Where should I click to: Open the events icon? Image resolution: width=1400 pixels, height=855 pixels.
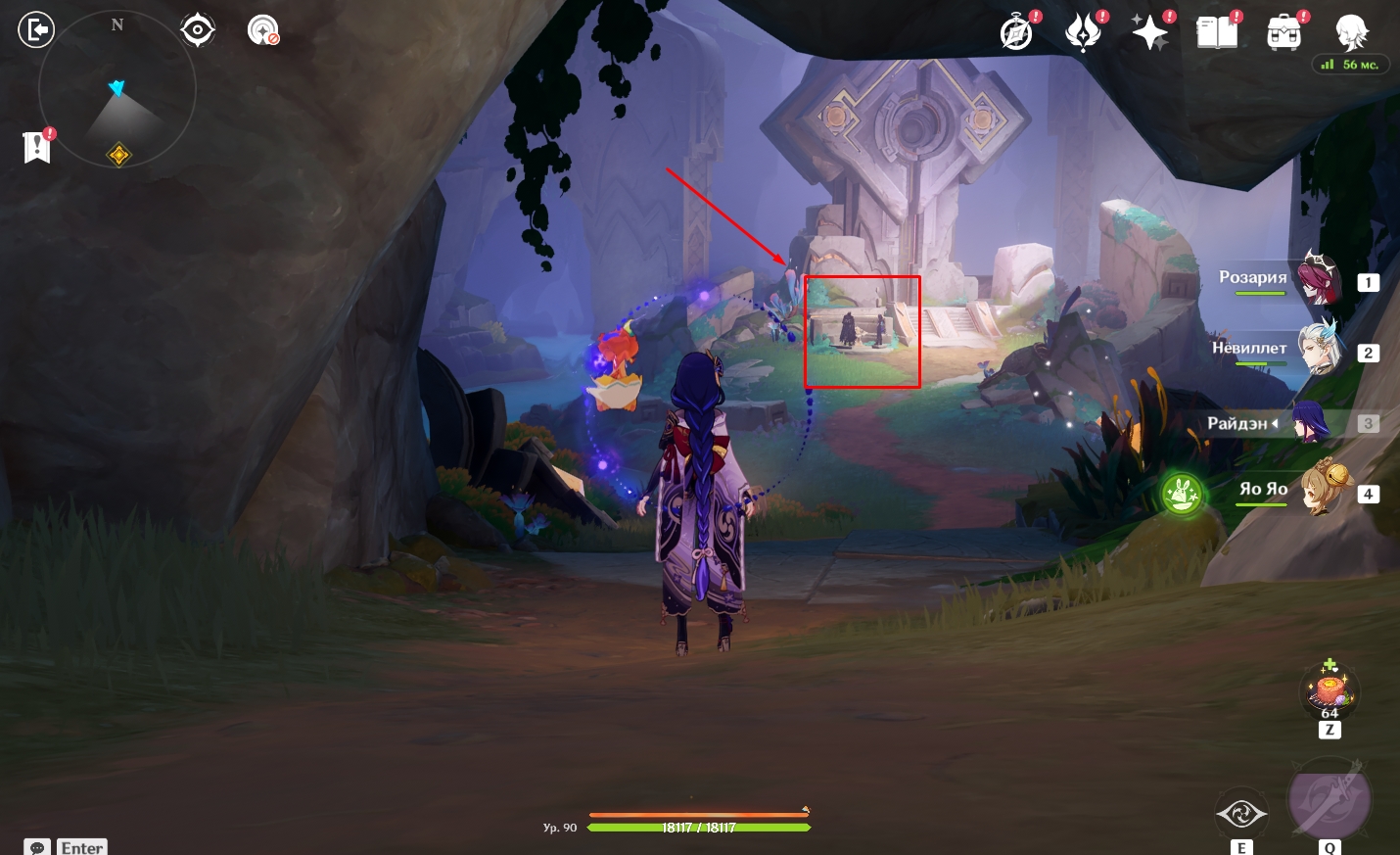(x=1084, y=32)
